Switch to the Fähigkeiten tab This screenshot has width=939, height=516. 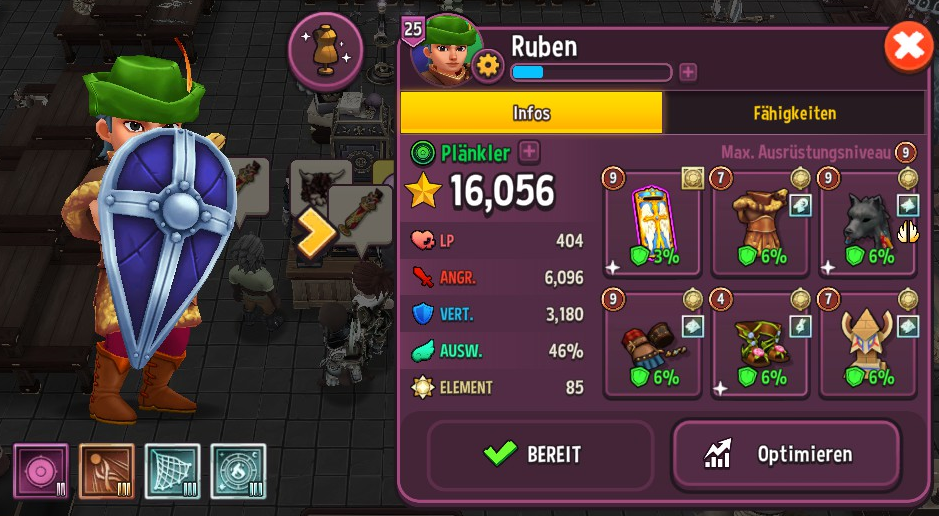(795, 113)
